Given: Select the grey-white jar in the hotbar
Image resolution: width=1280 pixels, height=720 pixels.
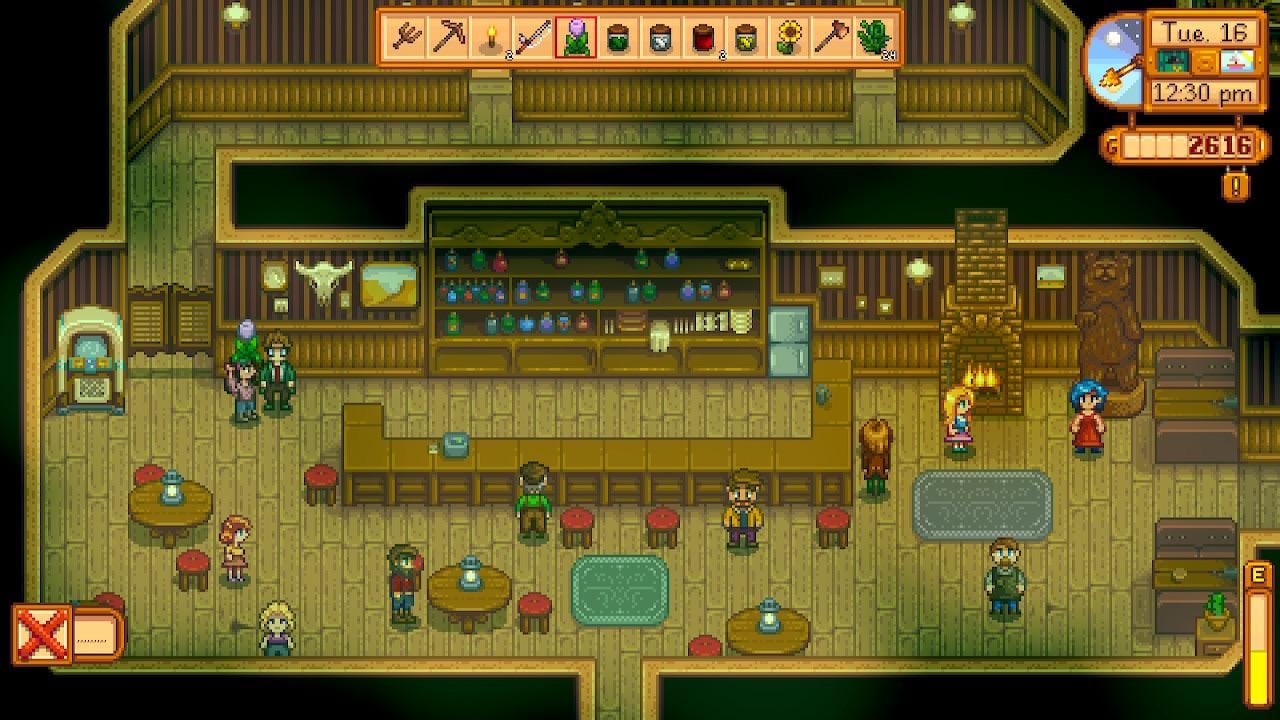Looking at the screenshot, I should click(661, 38).
